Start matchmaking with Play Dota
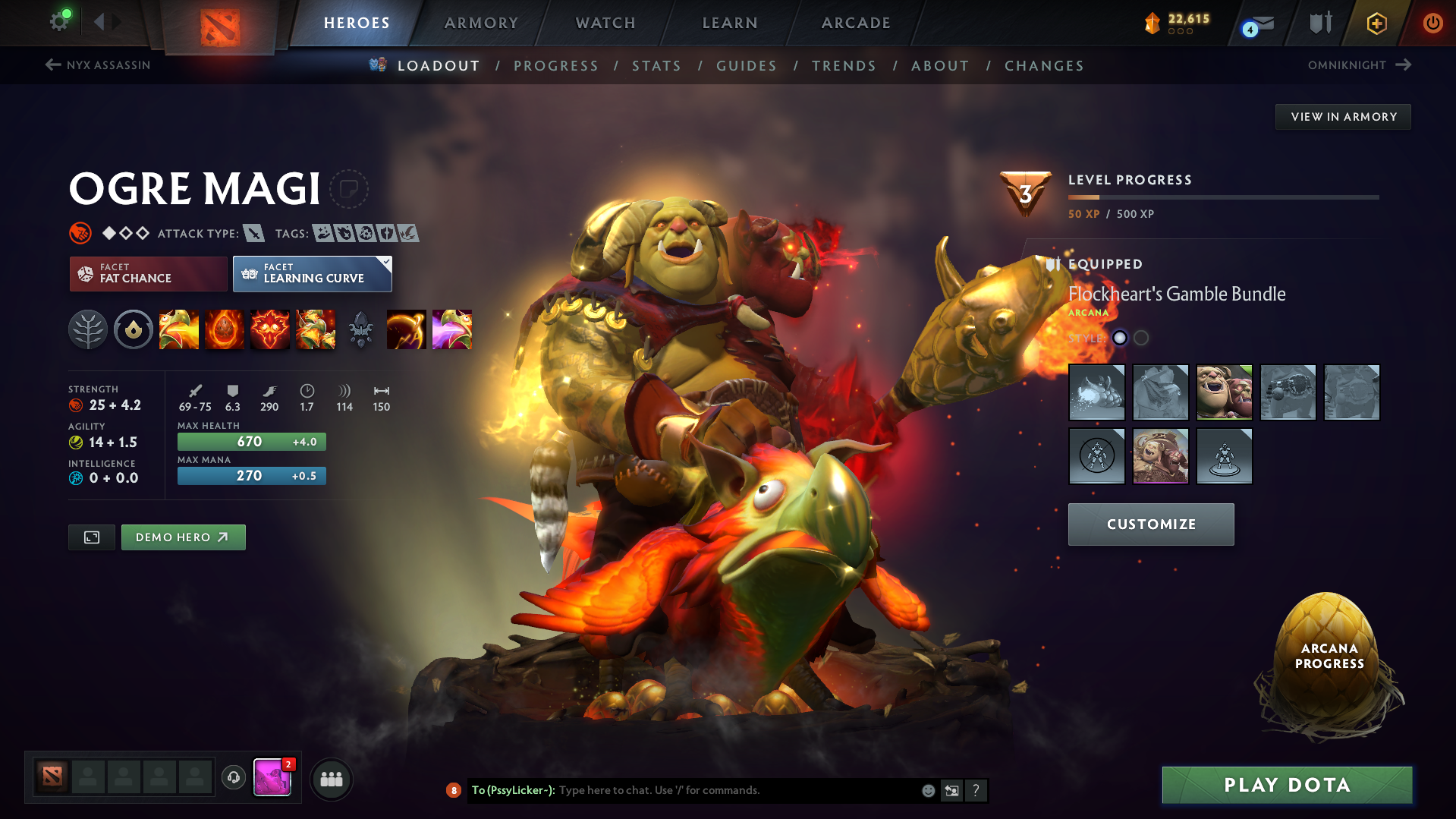This screenshot has width=1456, height=819. (x=1287, y=785)
